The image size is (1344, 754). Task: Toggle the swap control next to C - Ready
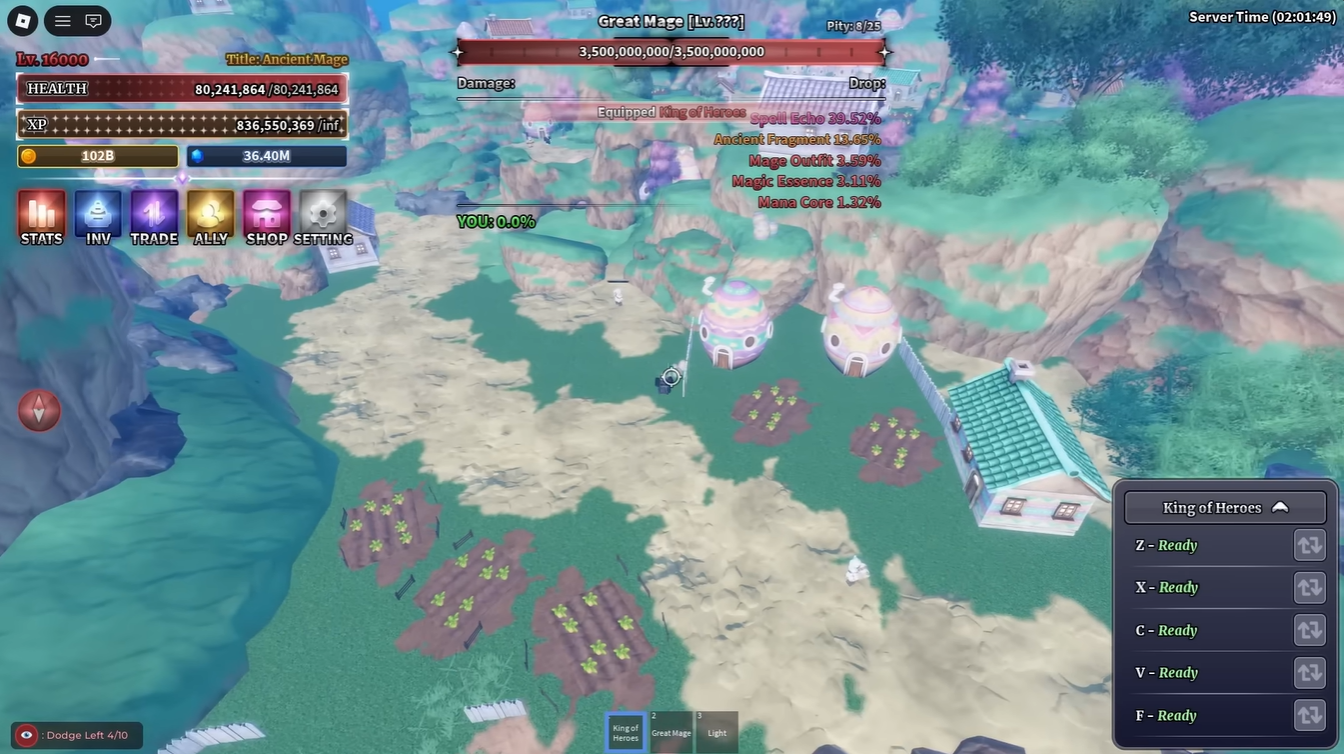point(1309,630)
